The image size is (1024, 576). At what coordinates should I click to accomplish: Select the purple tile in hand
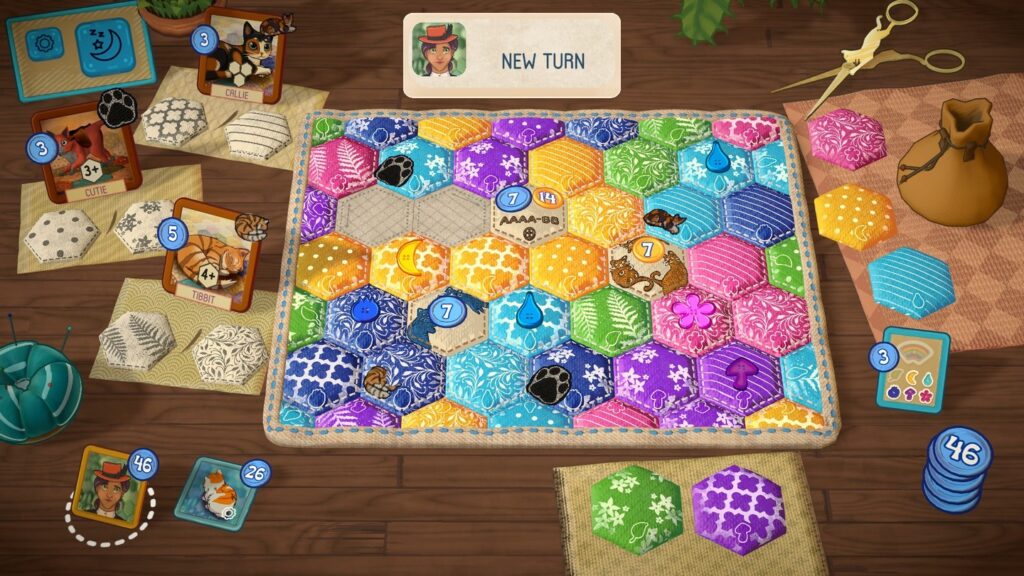tap(738, 509)
